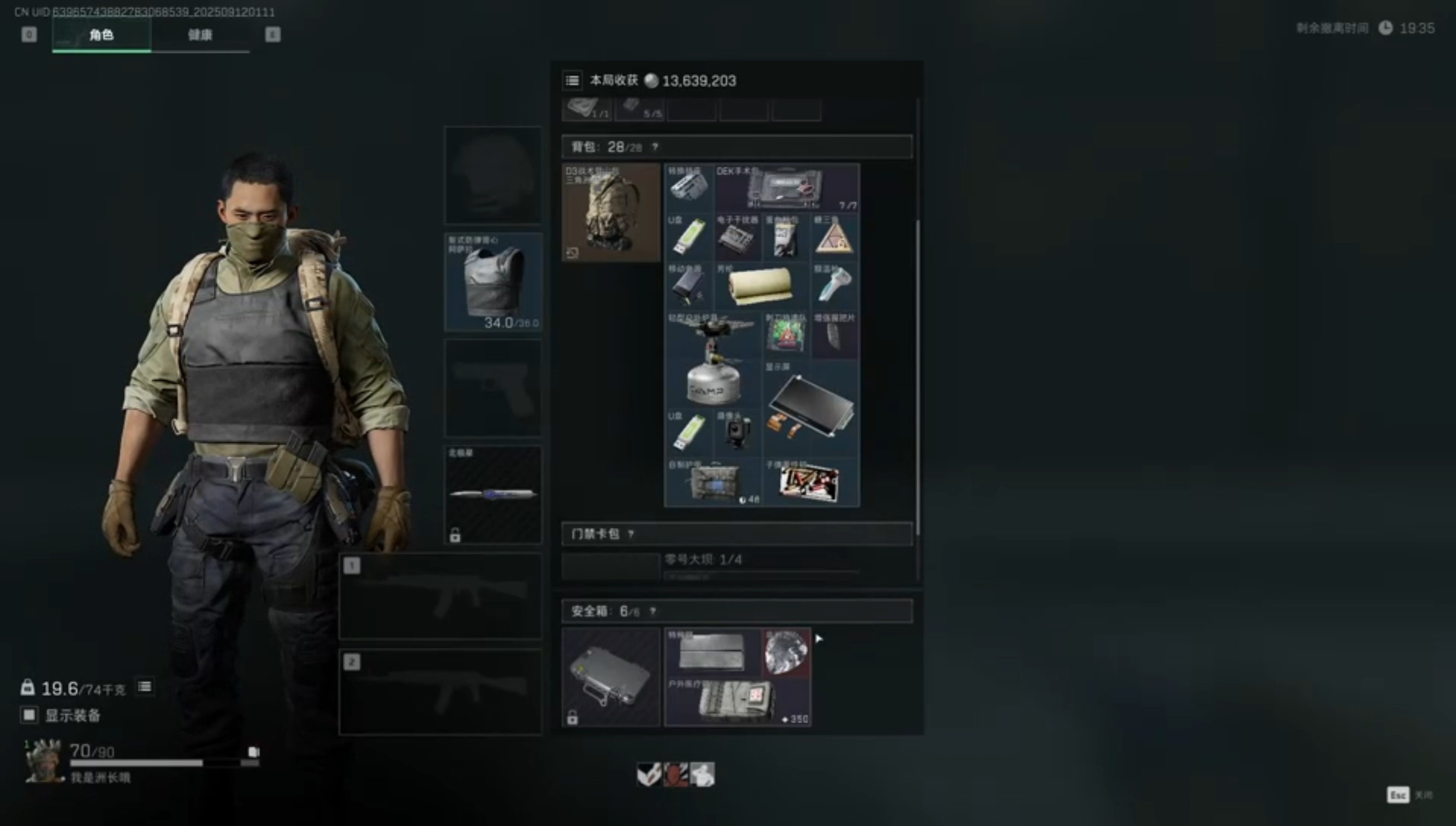This screenshot has width=1456, height=826.
Task: Open the safe box container slot
Action: (x=611, y=676)
